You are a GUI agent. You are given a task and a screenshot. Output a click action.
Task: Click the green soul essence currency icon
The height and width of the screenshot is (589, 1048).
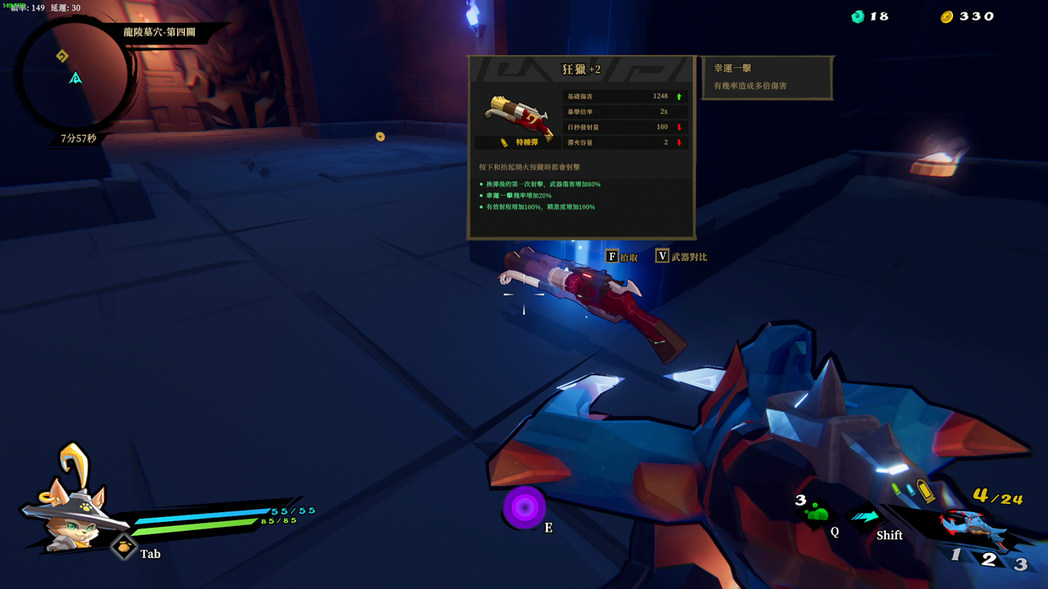857,17
